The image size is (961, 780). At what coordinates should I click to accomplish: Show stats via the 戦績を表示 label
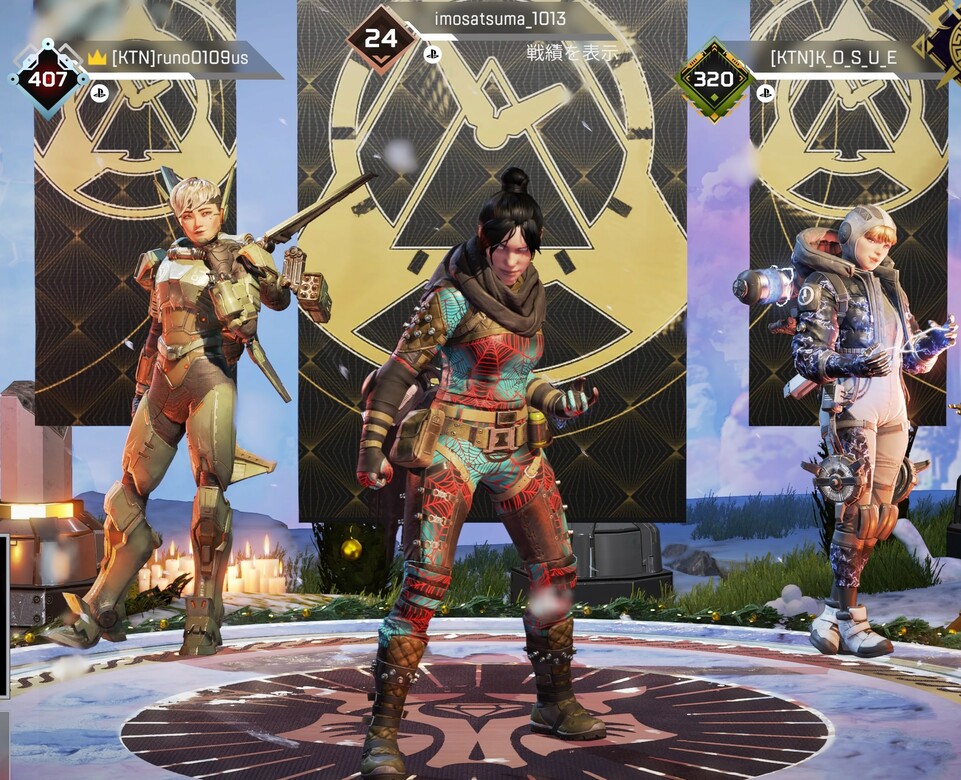[x=573, y=52]
